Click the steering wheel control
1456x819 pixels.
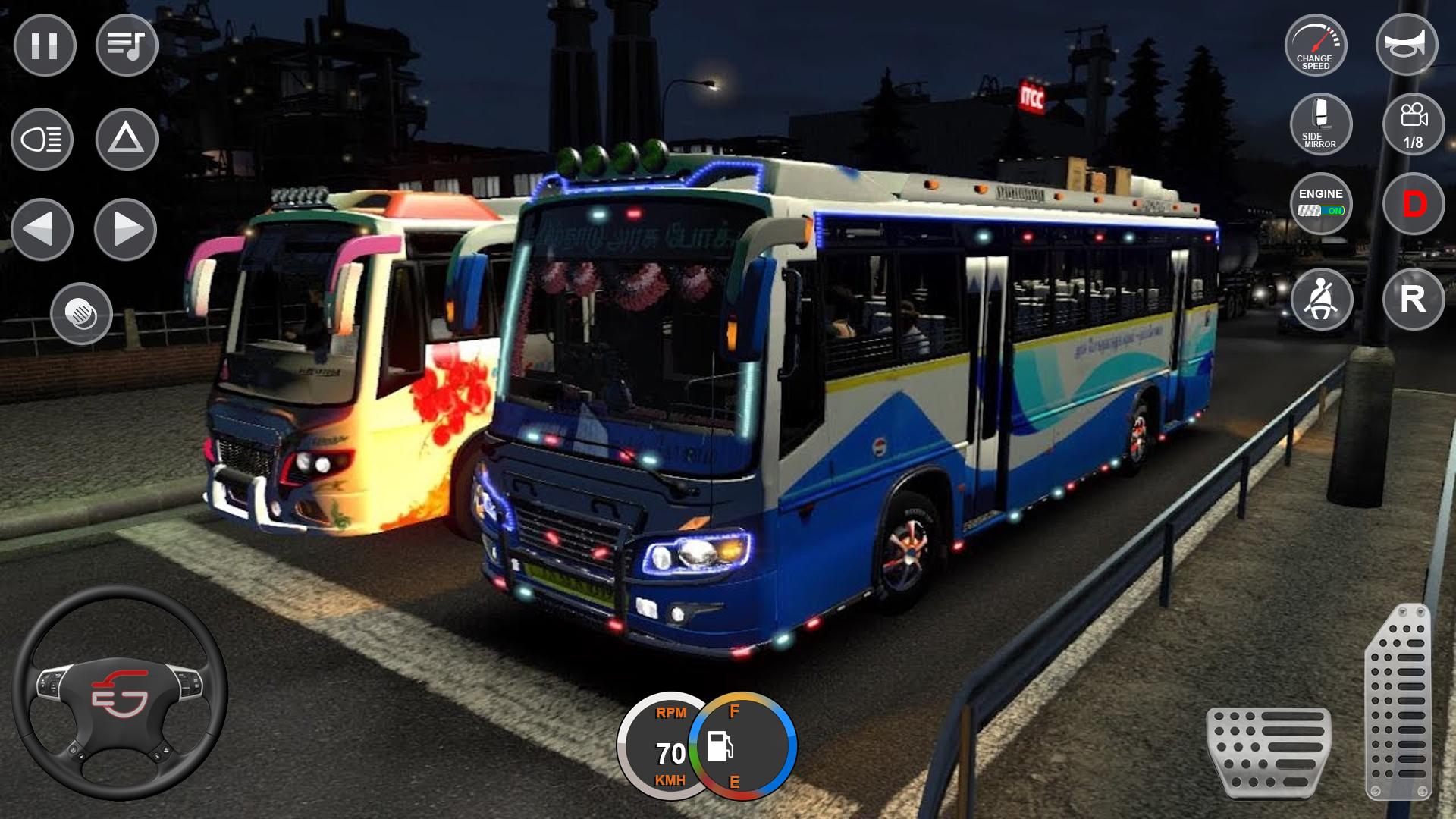tap(120, 693)
